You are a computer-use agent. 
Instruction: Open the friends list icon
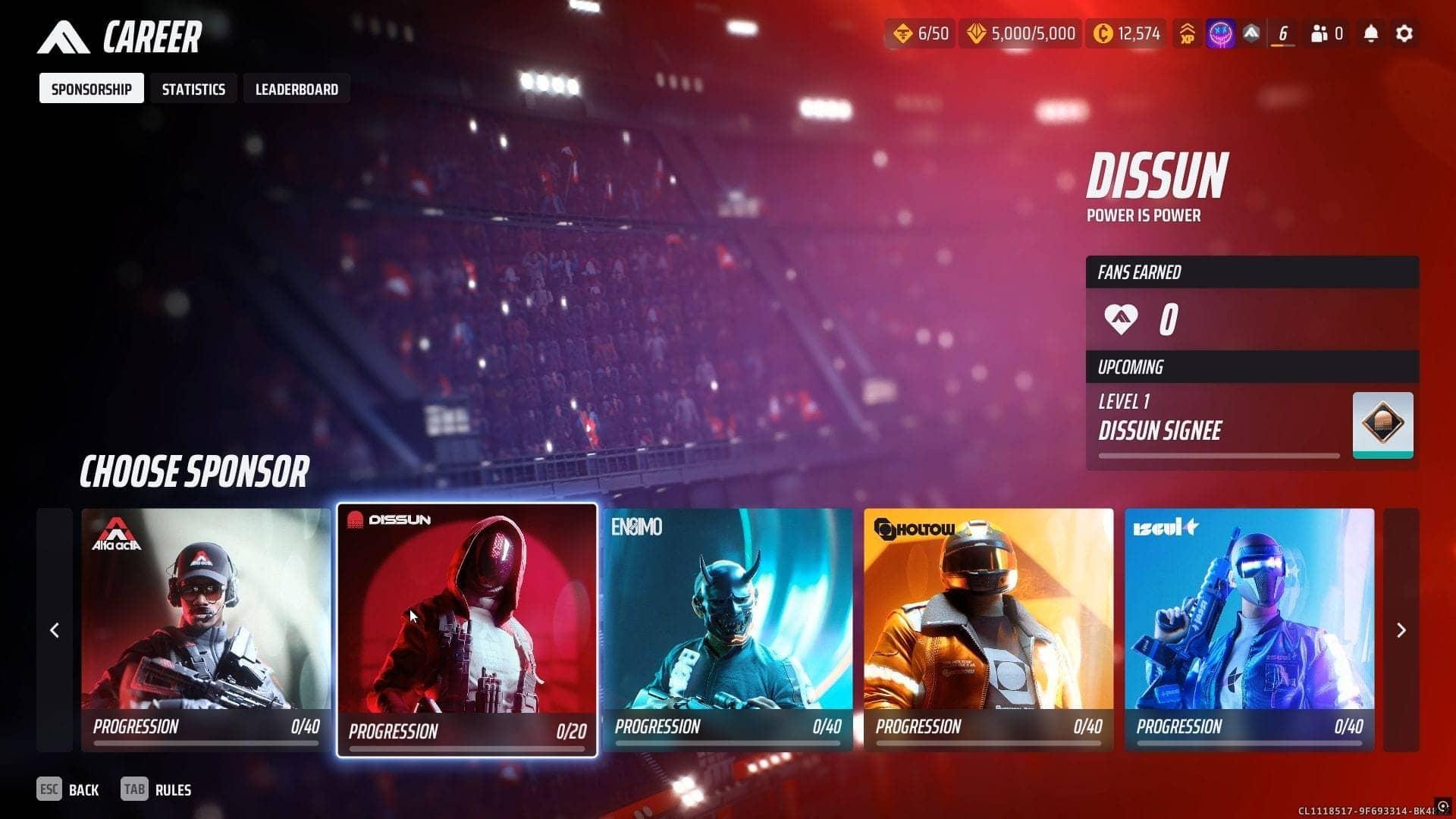(1326, 33)
